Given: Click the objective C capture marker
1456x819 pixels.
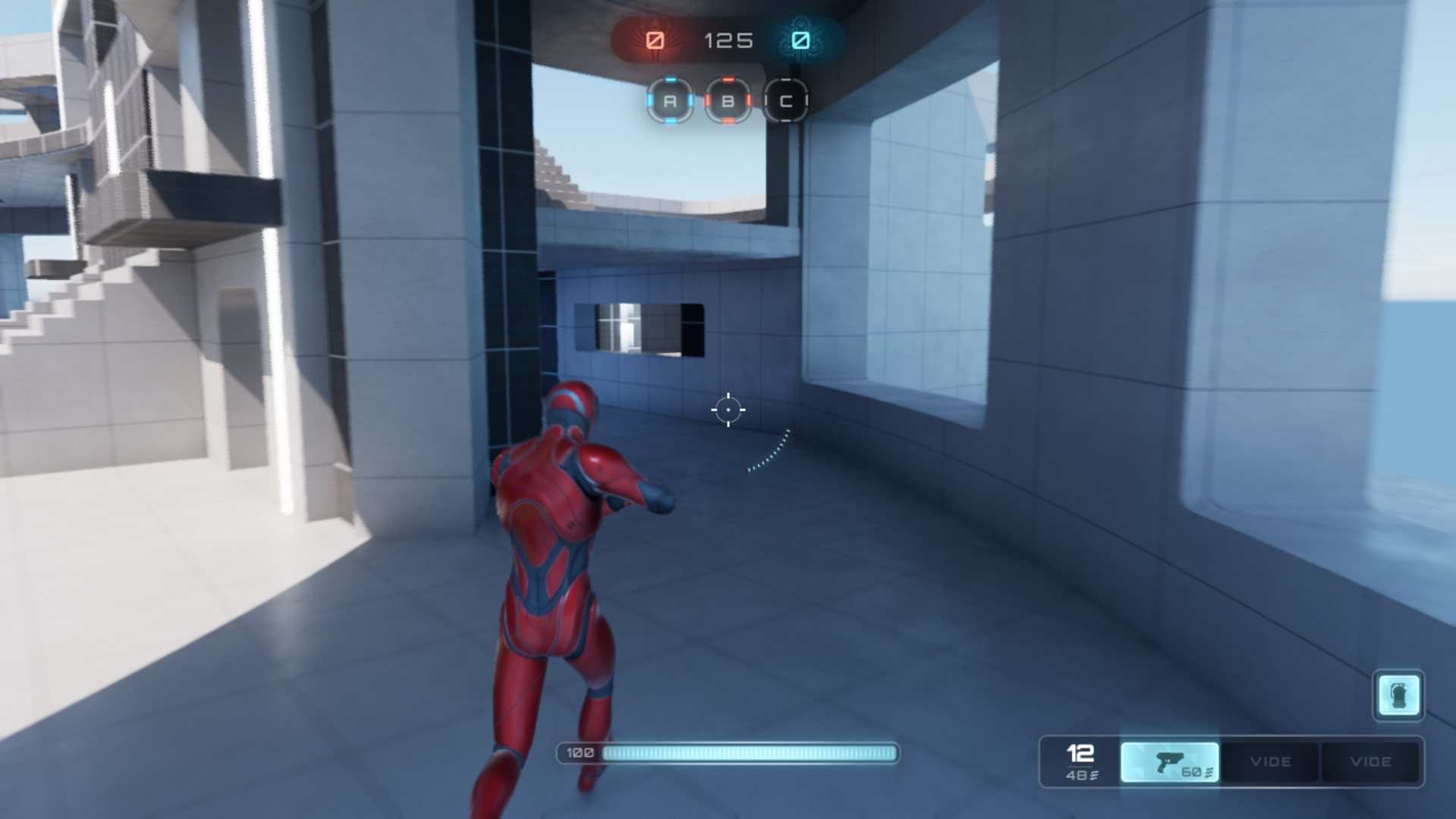Looking at the screenshot, I should pyautogui.click(x=786, y=99).
